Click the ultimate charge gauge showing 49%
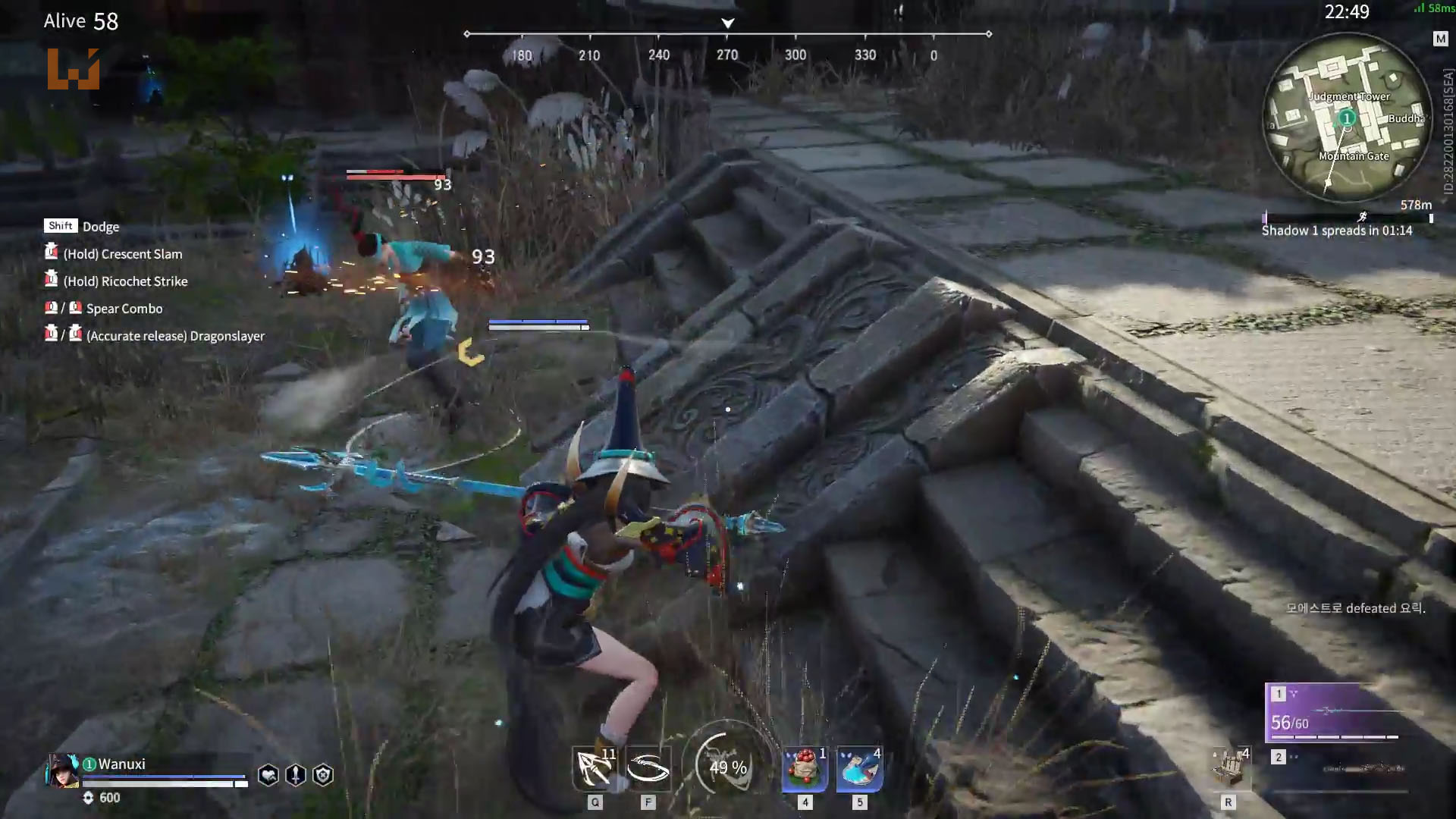The height and width of the screenshot is (819, 1456). [728, 767]
